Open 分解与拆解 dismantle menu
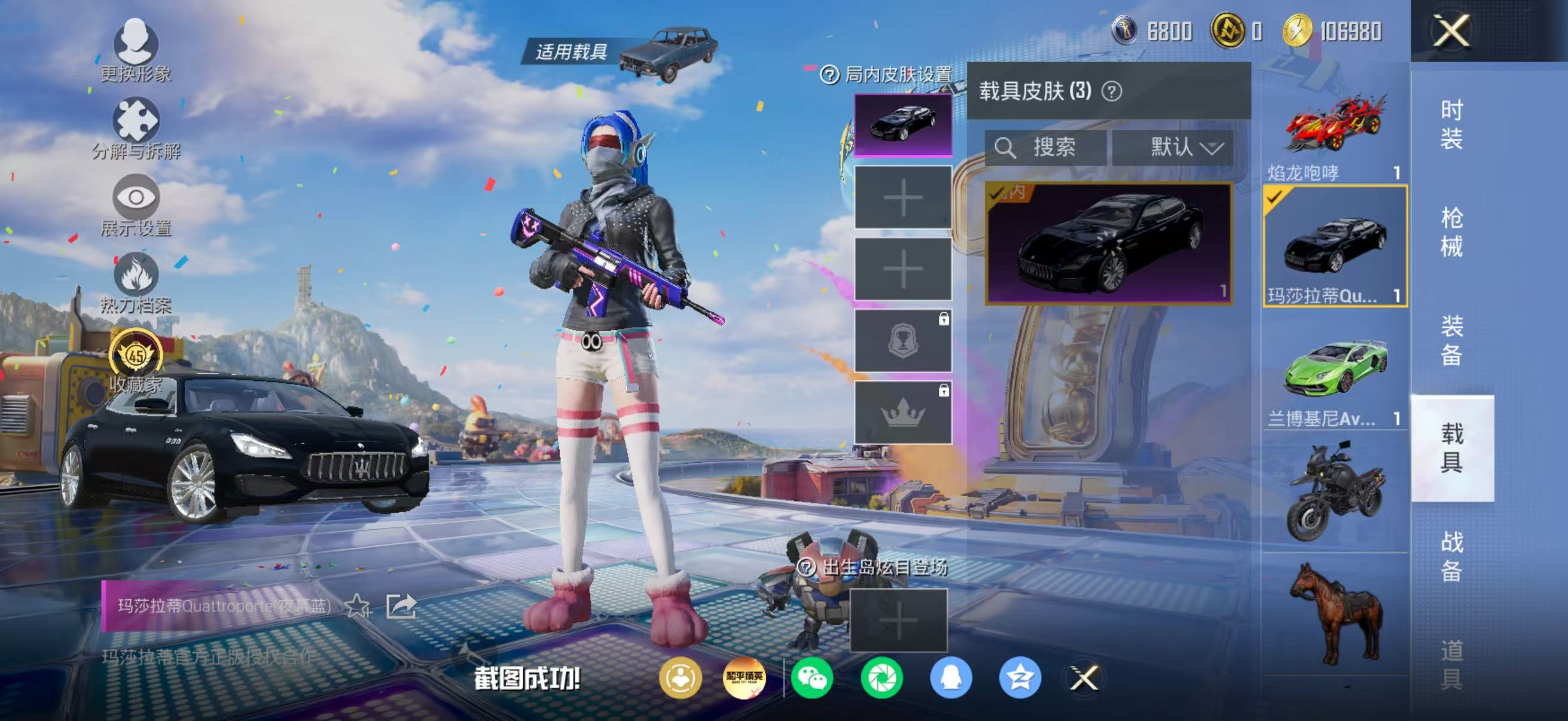The image size is (1568, 721). click(x=136, y=129)
